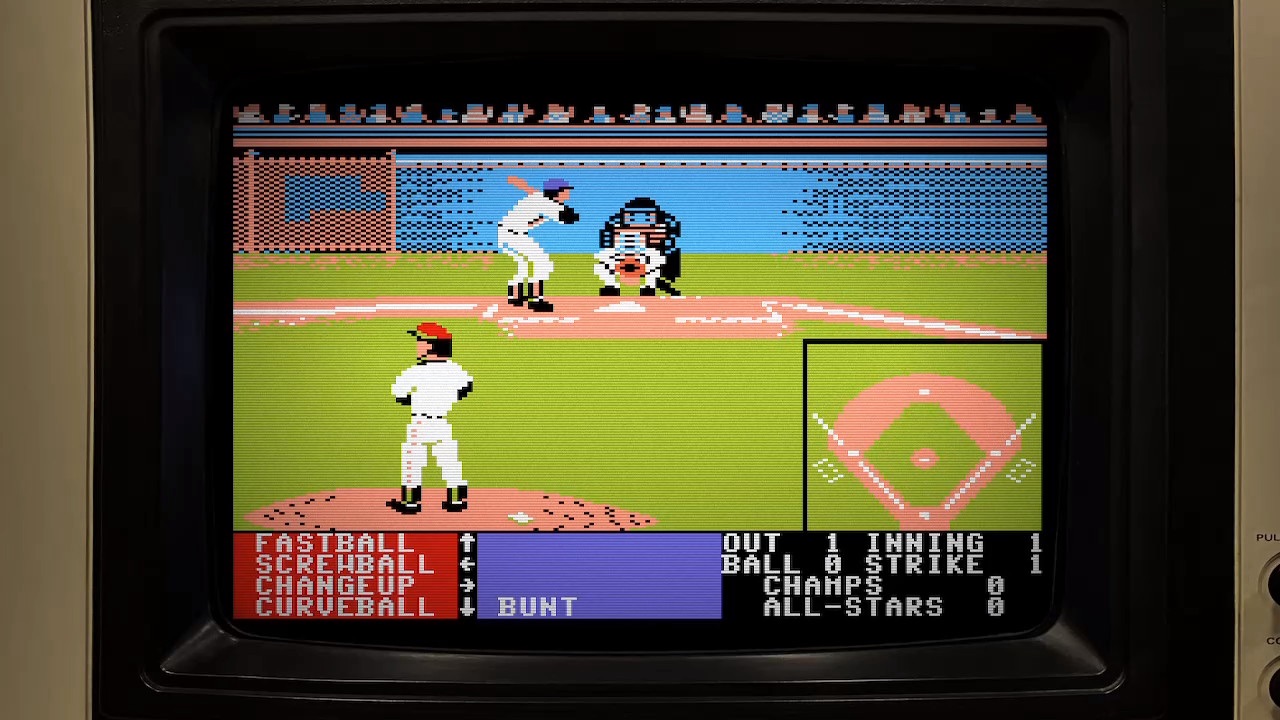Pick the CHANGEUP pitch

coord(335,586)
